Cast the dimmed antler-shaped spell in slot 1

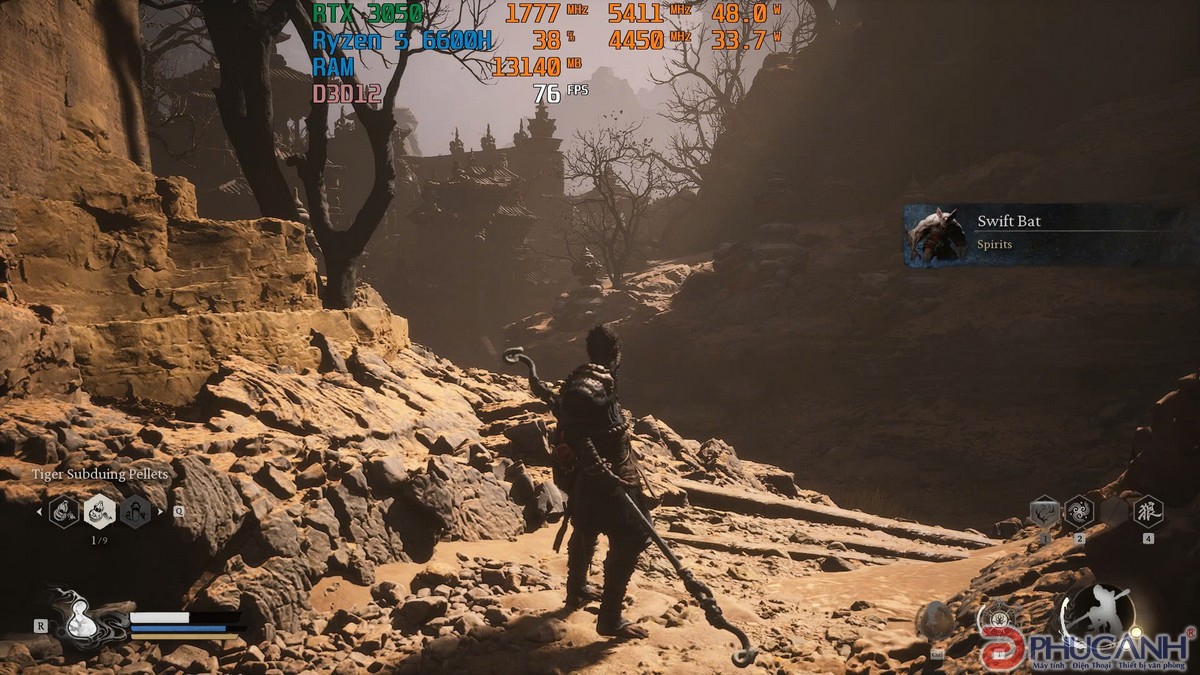(x=1044, y=512)
